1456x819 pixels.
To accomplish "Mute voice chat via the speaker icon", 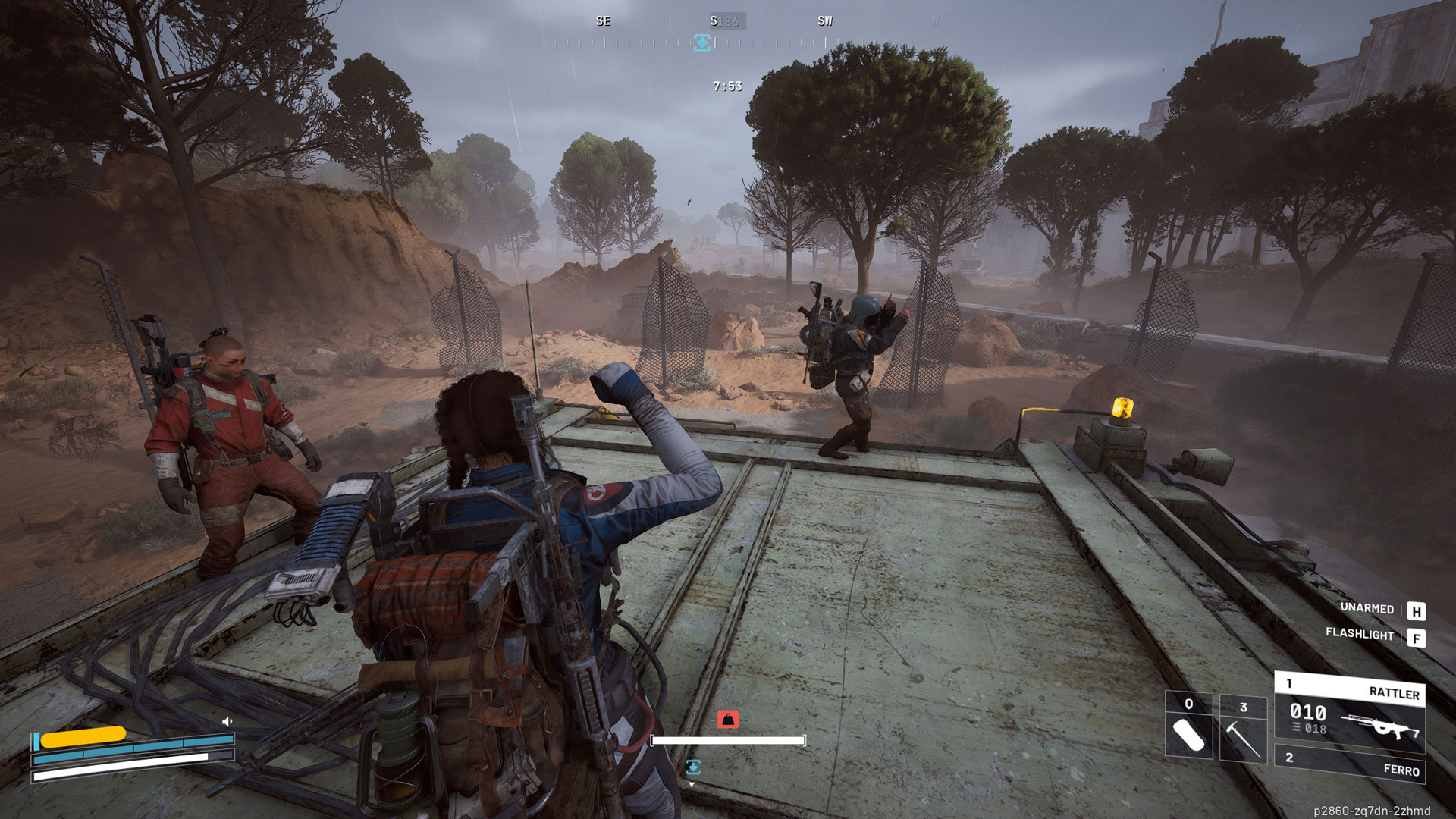I will tap(226, 720).
